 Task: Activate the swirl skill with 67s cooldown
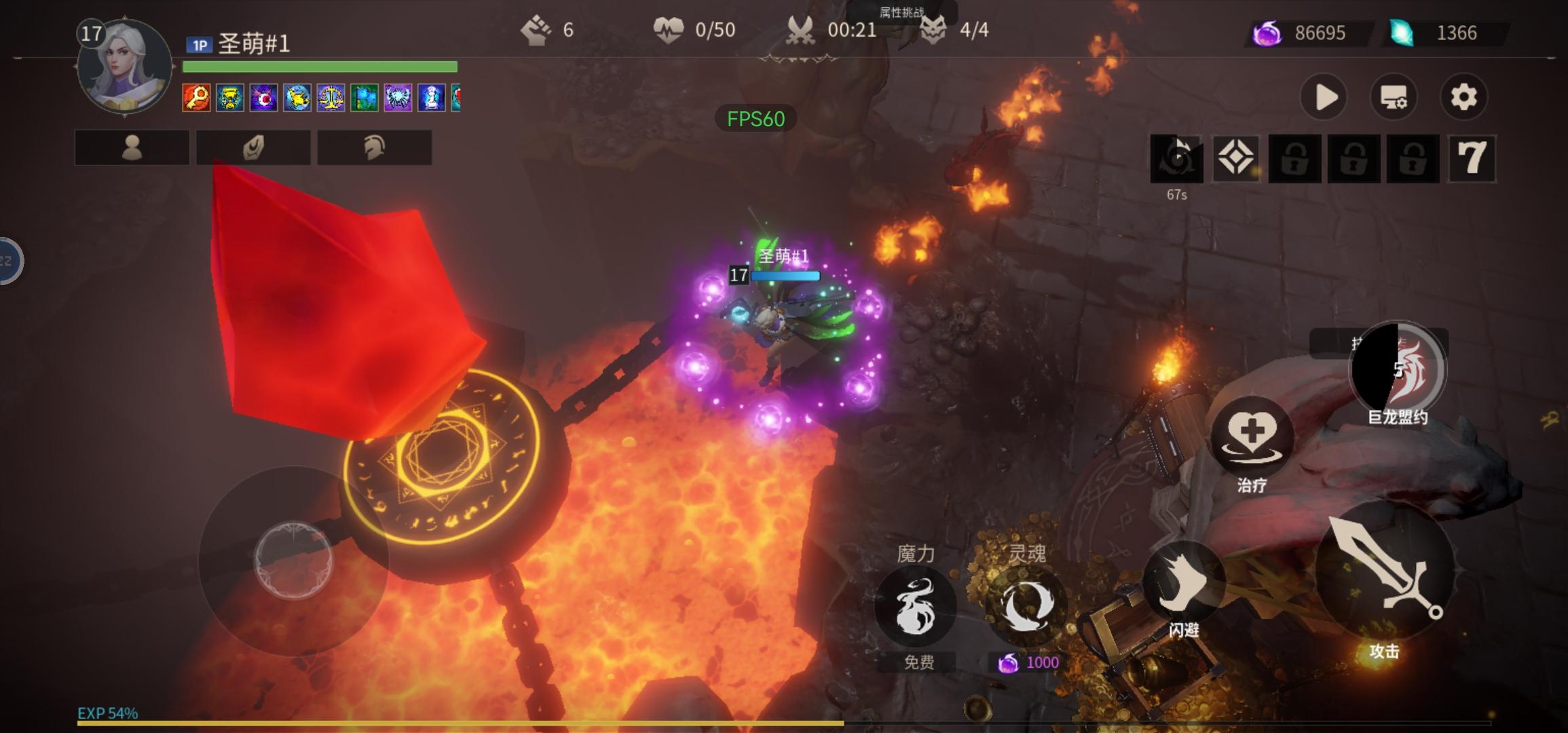(x=1176, y=159)
